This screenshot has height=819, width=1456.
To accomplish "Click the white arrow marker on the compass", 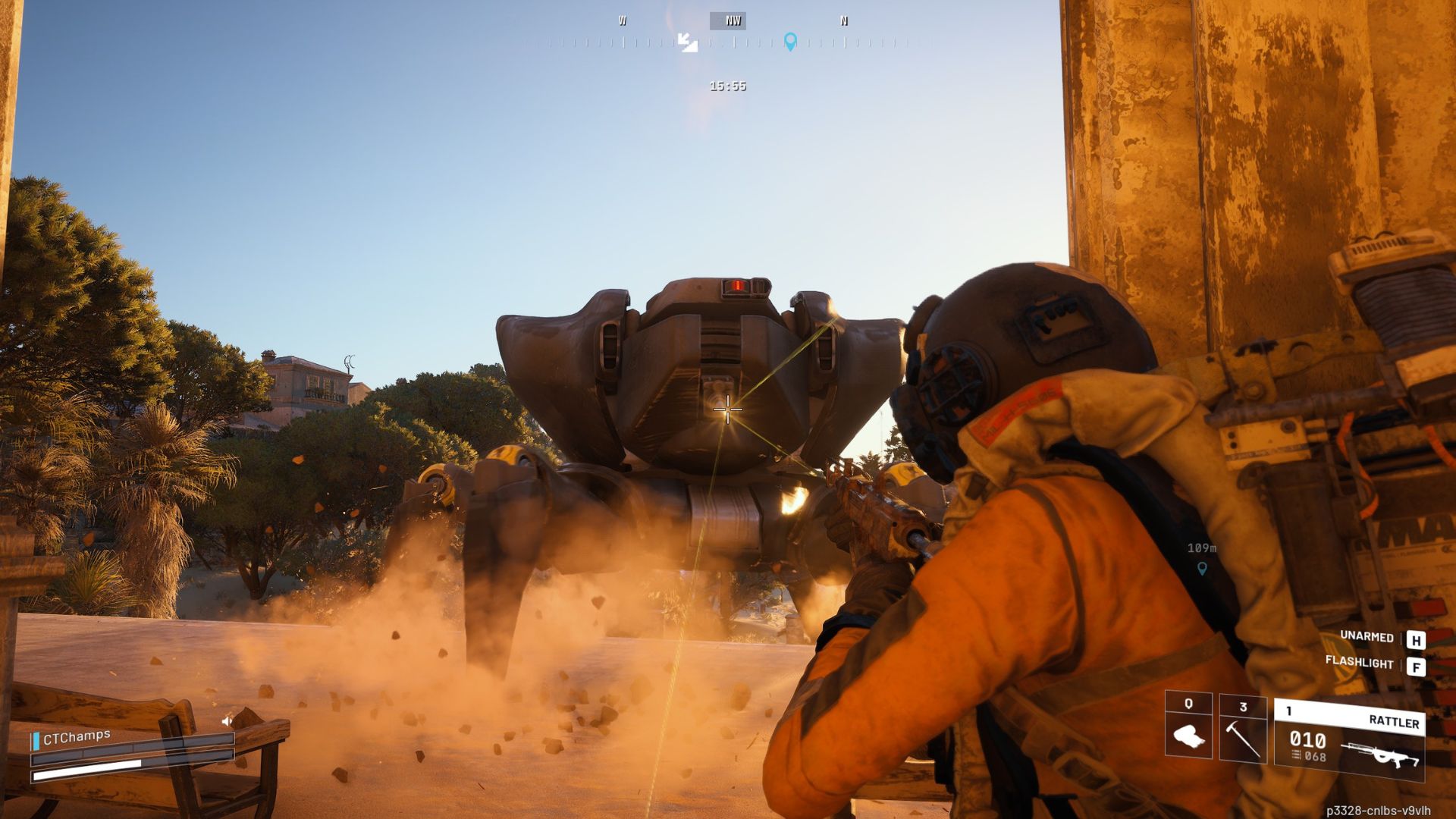I will pos(687,42).
